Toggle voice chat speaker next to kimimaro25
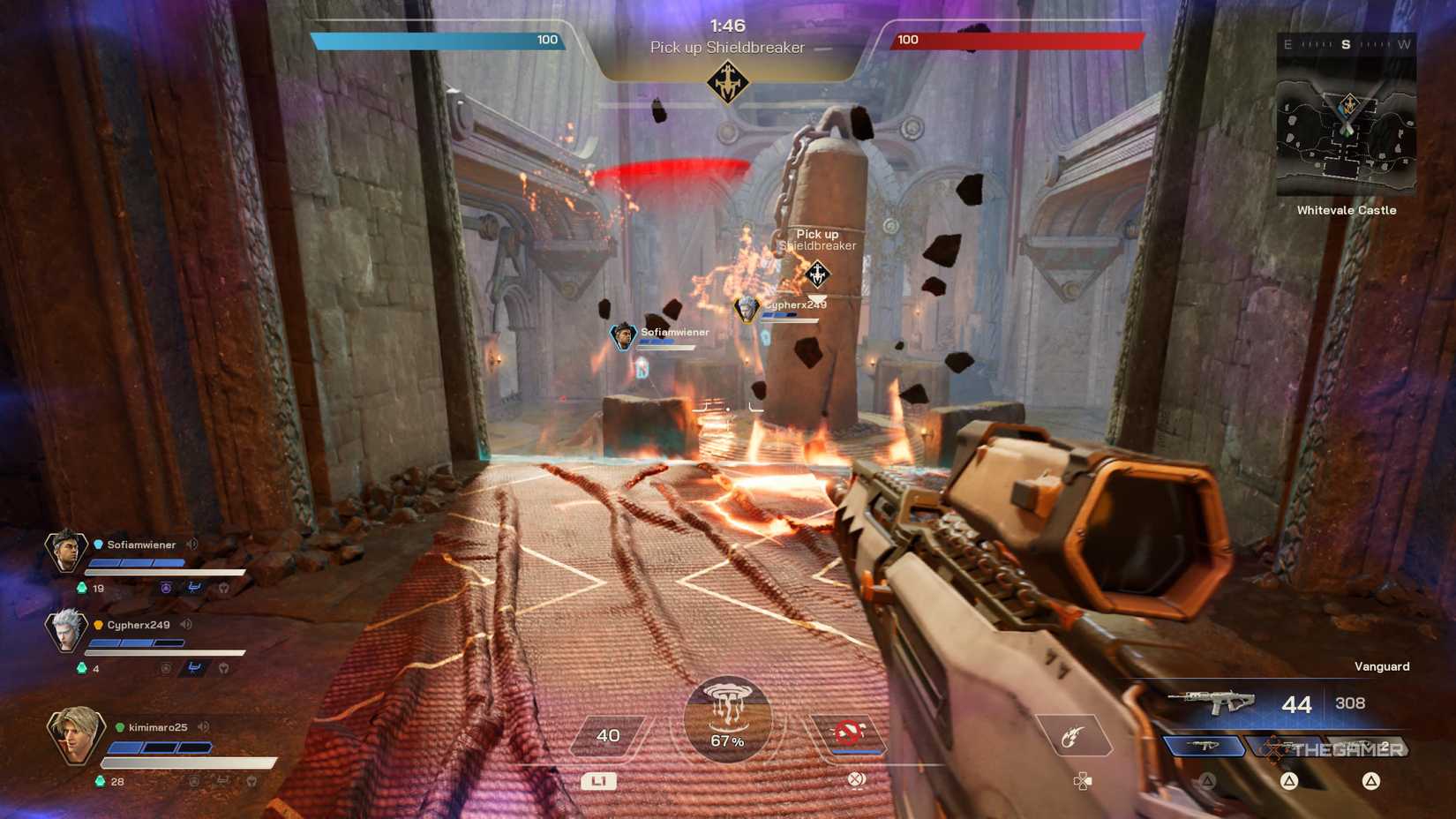 (x=203, y=726)
